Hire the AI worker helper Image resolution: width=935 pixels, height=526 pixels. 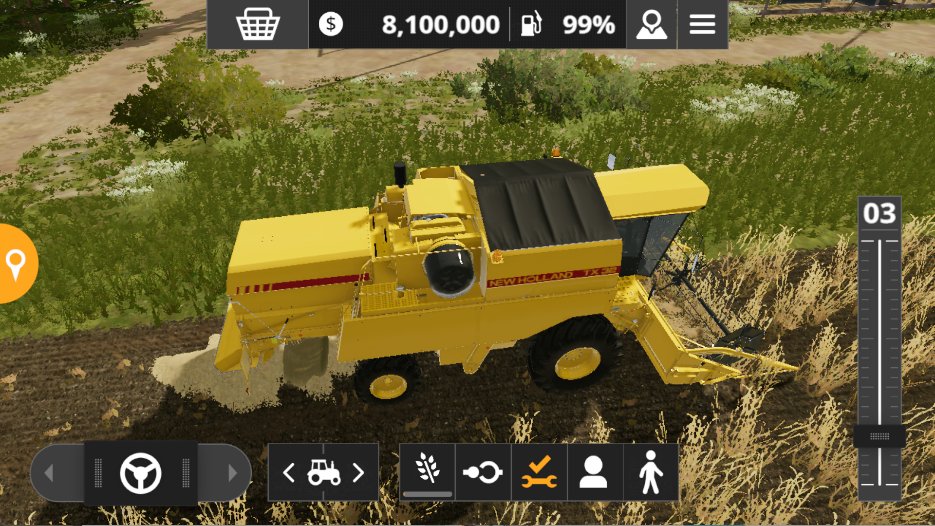coord(594,472)
